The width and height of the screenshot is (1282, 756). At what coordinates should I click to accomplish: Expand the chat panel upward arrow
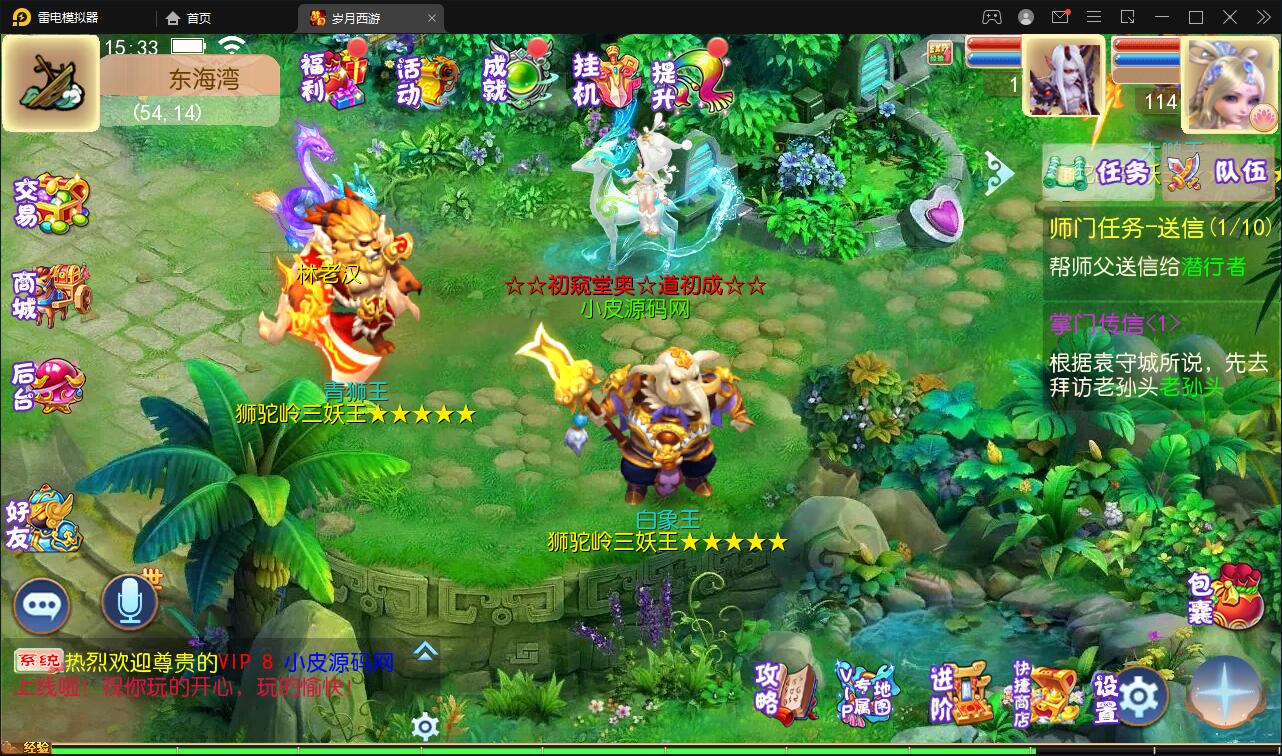click(425, 650)
